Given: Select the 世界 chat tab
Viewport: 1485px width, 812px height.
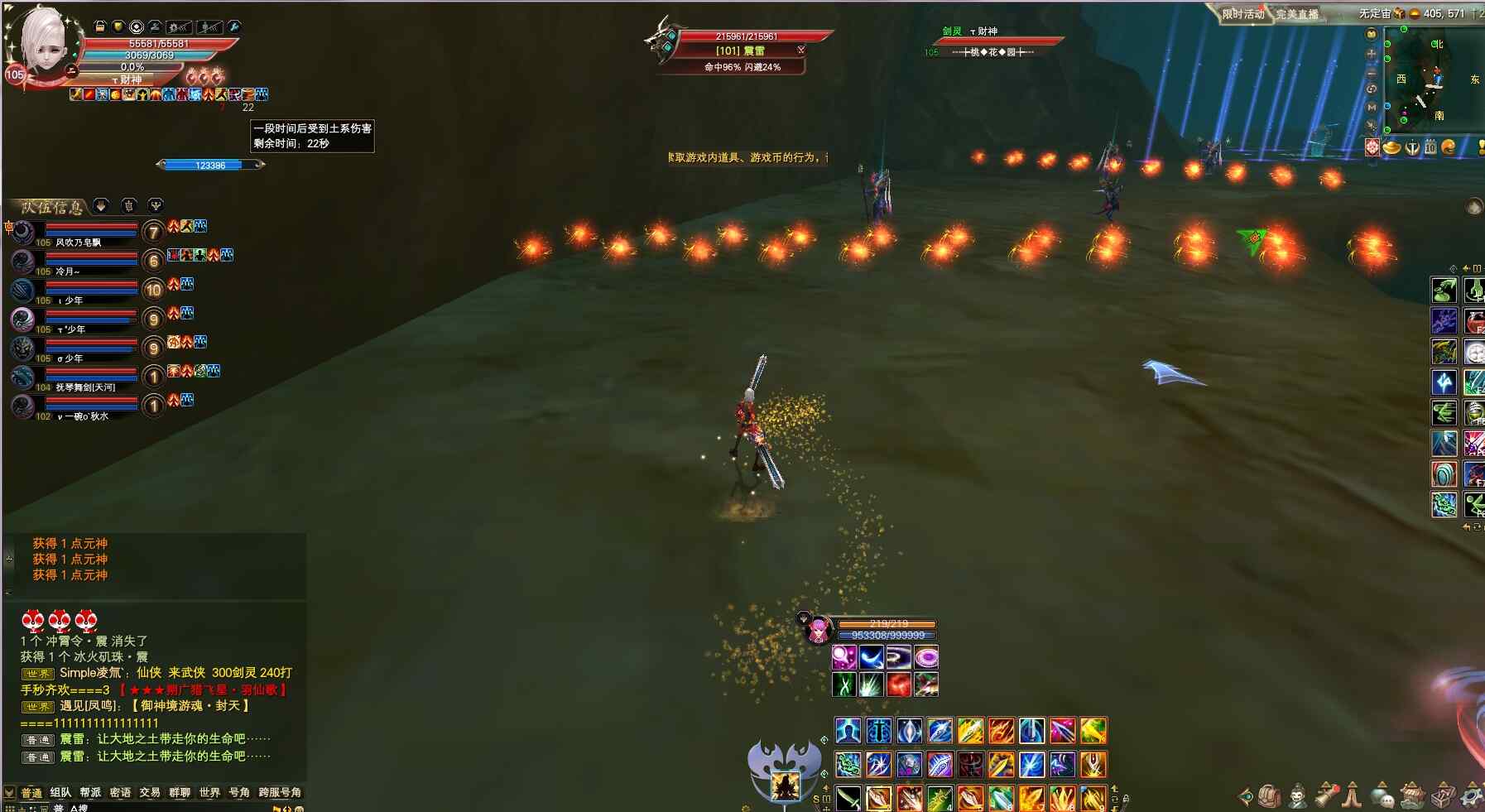Looking at the screenshot, I should point(209,792).
